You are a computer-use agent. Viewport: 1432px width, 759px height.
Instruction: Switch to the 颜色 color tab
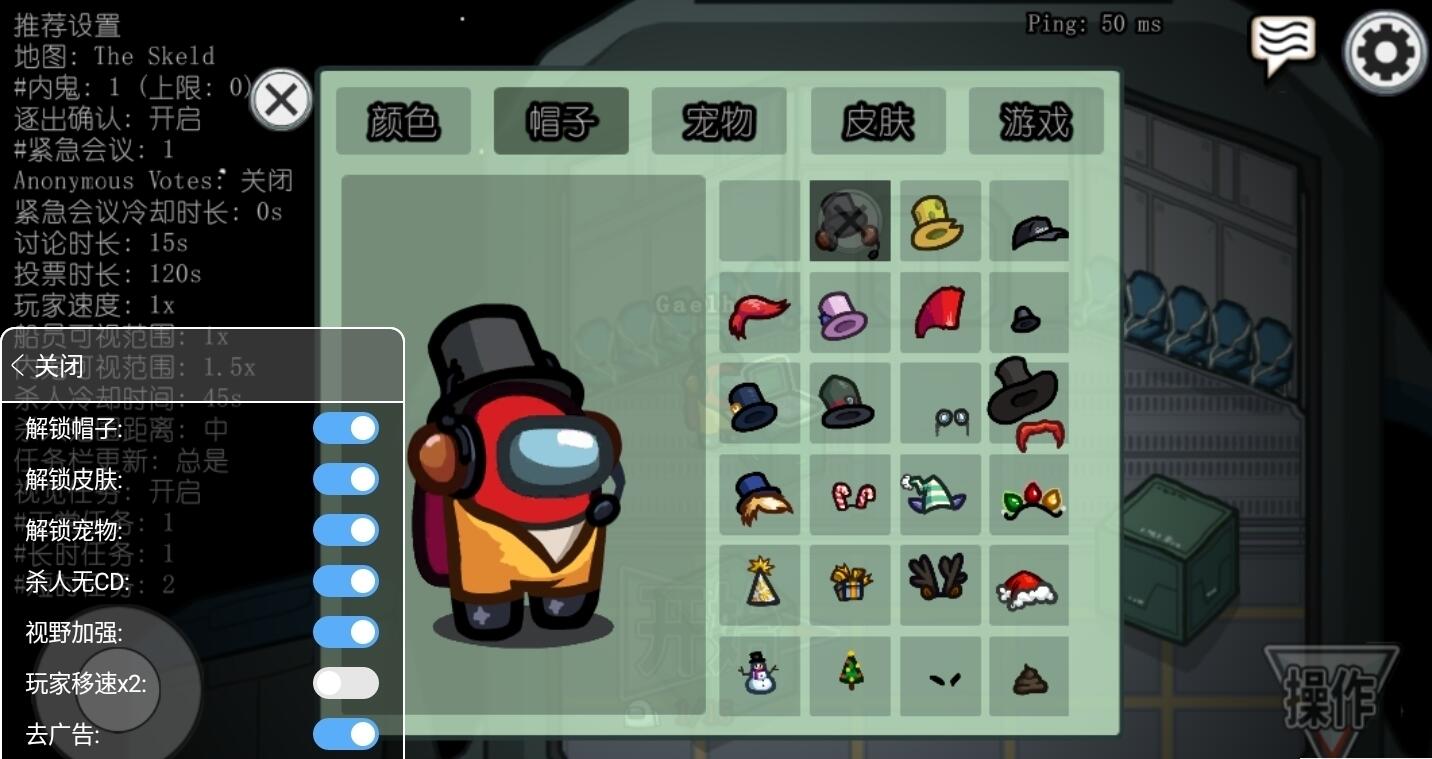pyautogui.click(x=403, y=121)
